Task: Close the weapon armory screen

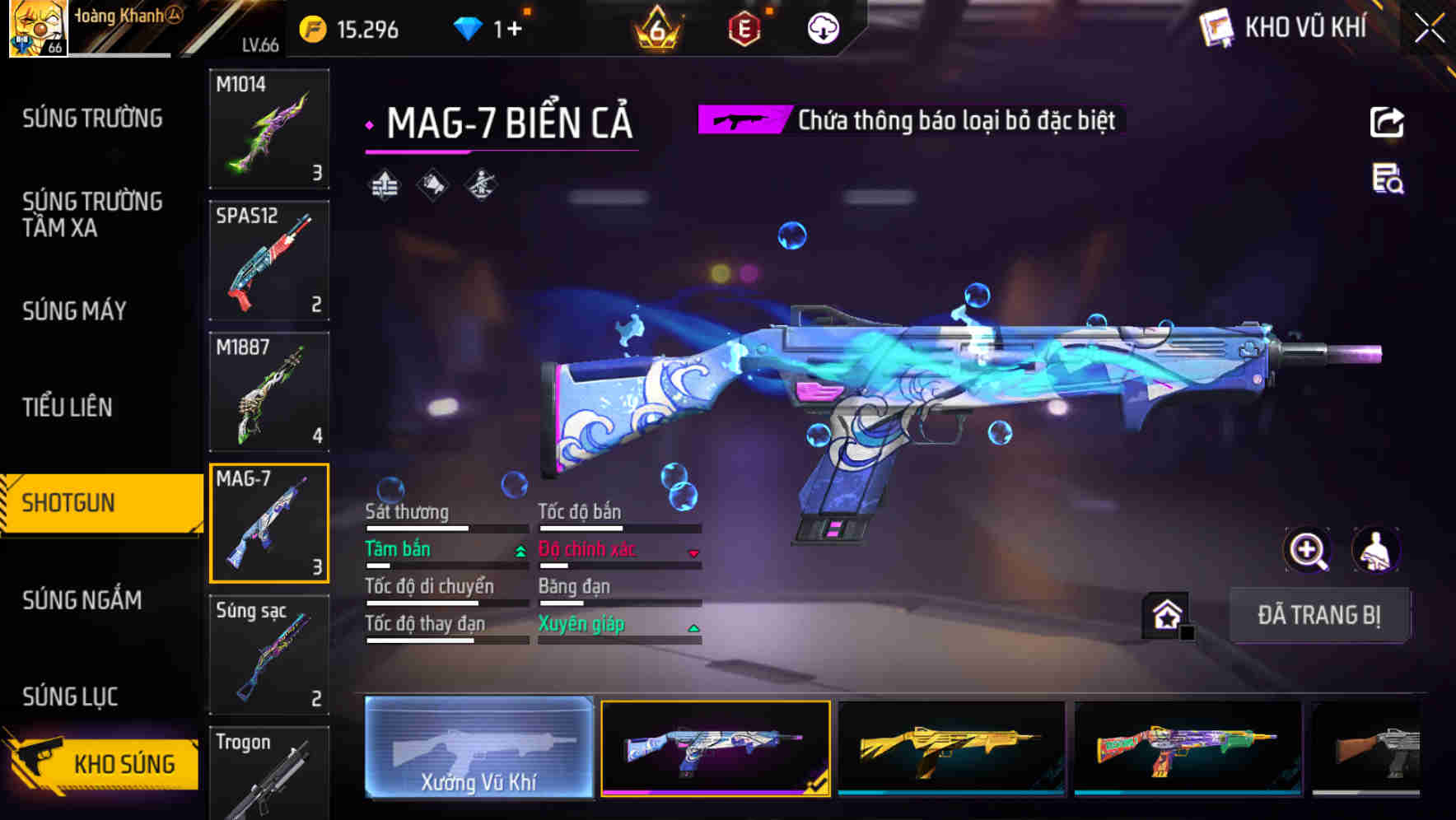Action: click(1430, 30)
